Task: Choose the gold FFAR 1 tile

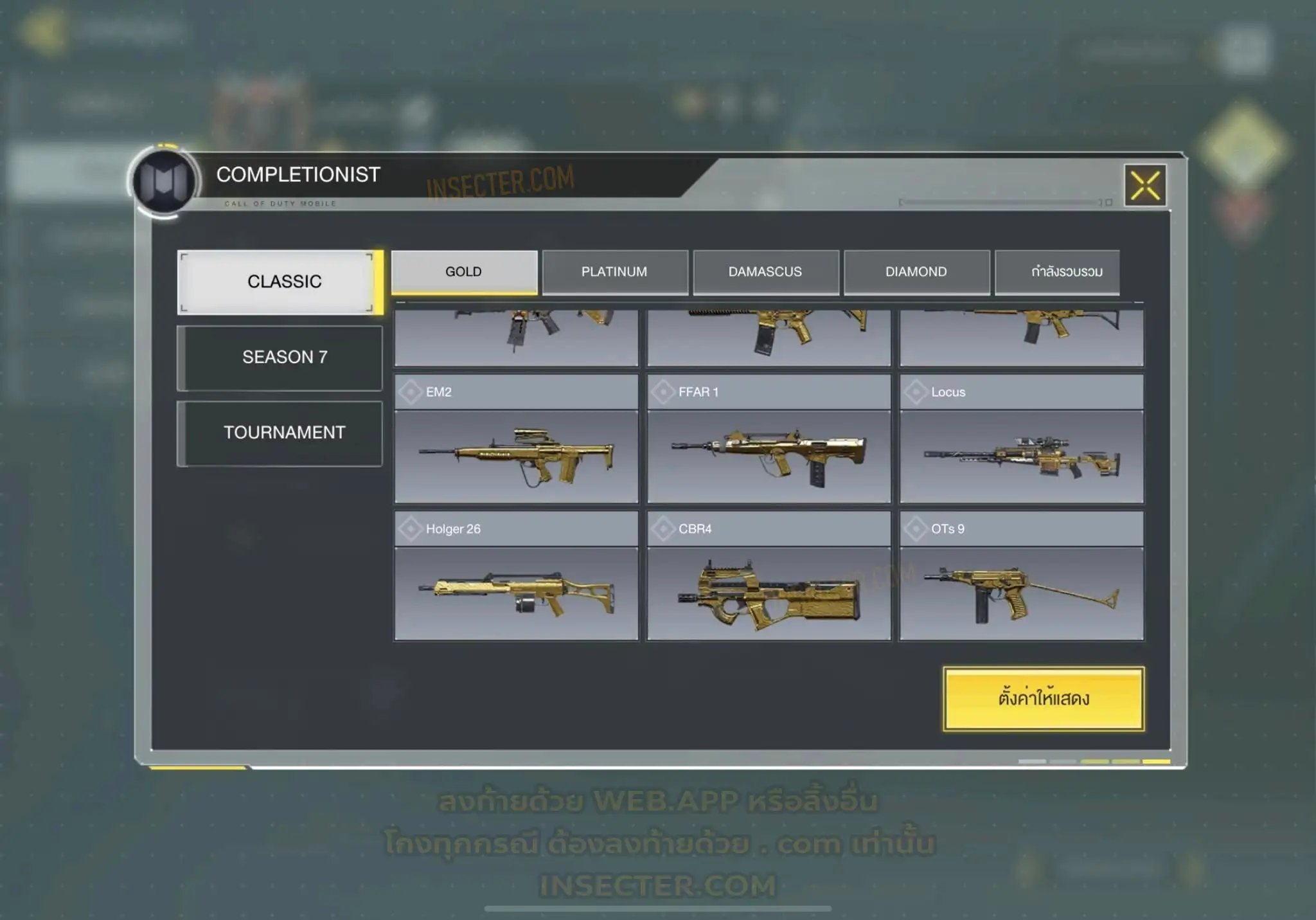Action: pyautogui.click(x=769, y=440)
